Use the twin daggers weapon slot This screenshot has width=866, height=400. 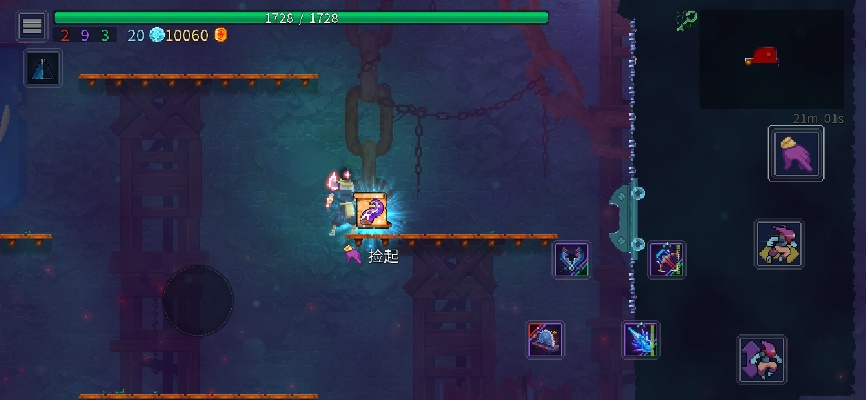tap(571, 260)
